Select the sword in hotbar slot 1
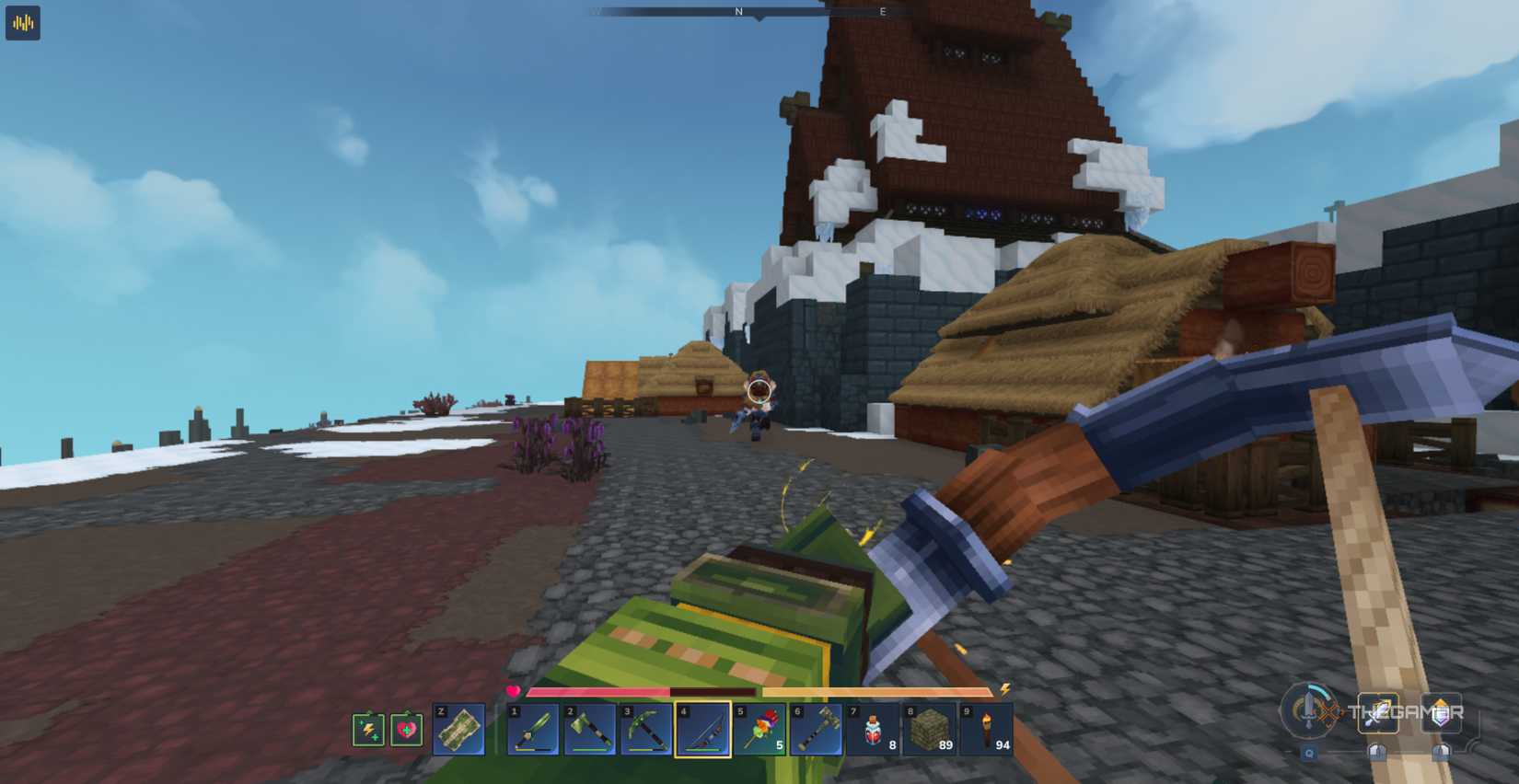This screenshot has width=1519, height=784. click(x=535, y=730)
